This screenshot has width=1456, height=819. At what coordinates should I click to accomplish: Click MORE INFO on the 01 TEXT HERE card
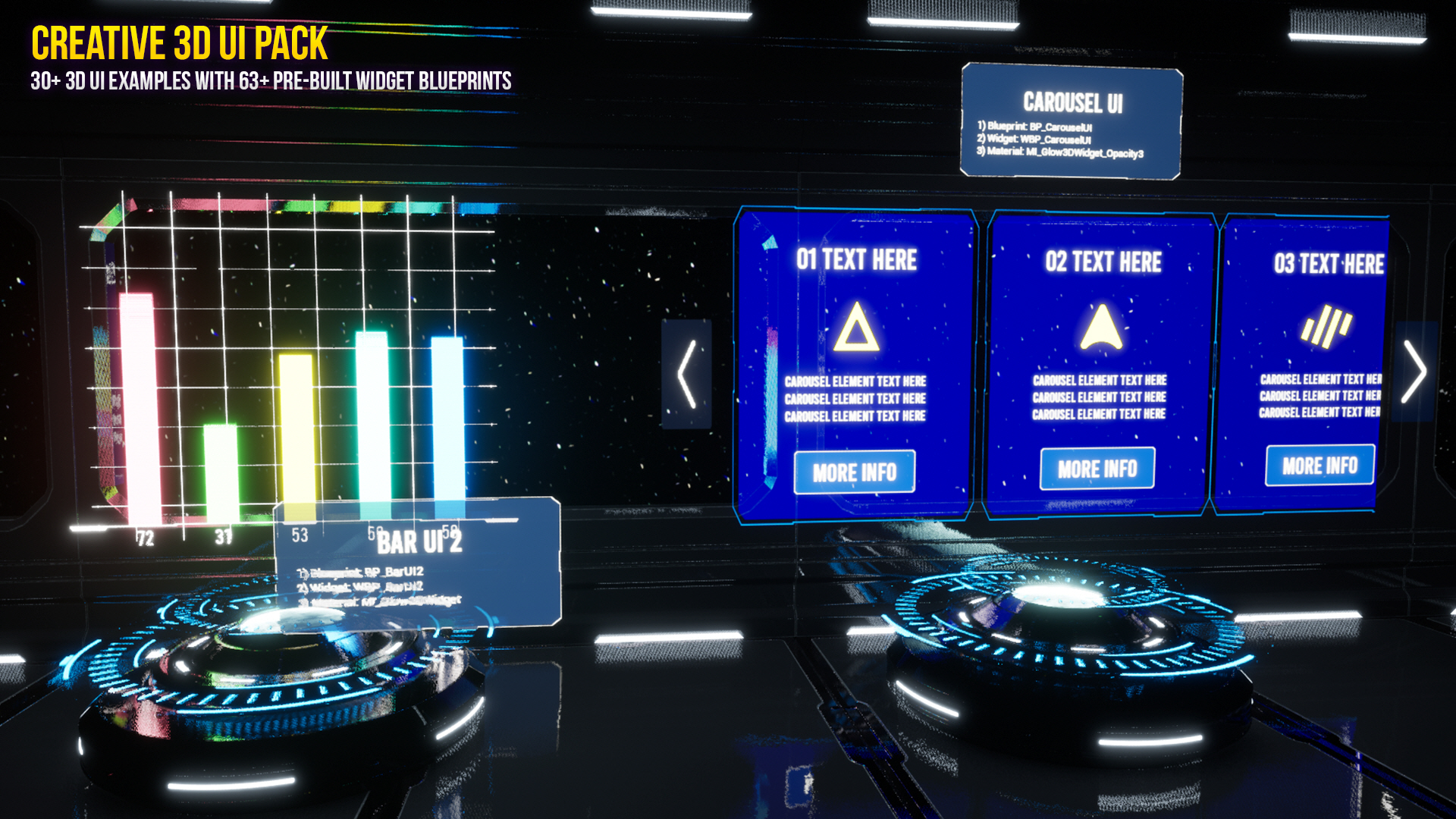[x=854, y=472]
